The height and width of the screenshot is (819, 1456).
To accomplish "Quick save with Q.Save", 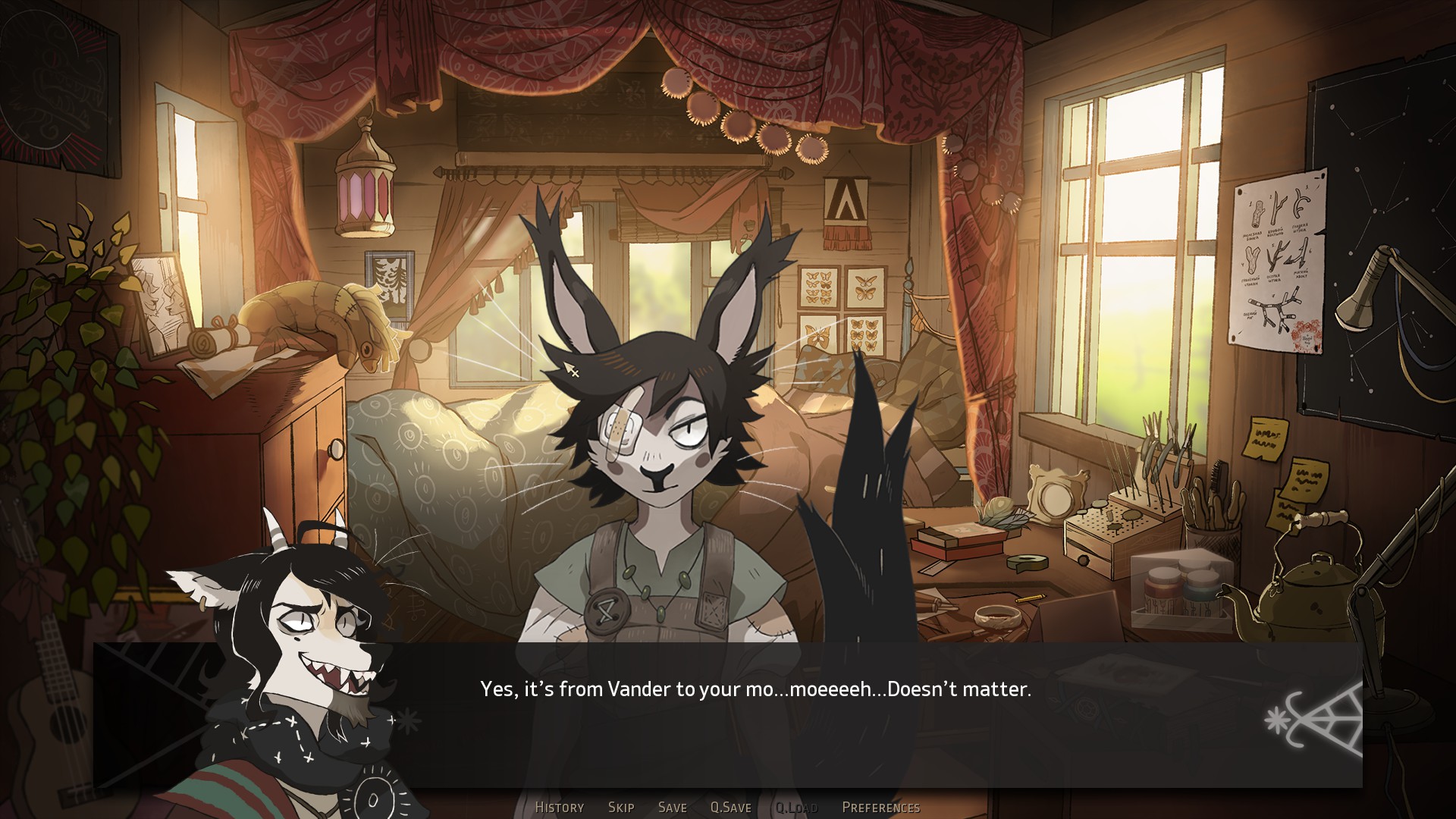I will coord(730,808).
